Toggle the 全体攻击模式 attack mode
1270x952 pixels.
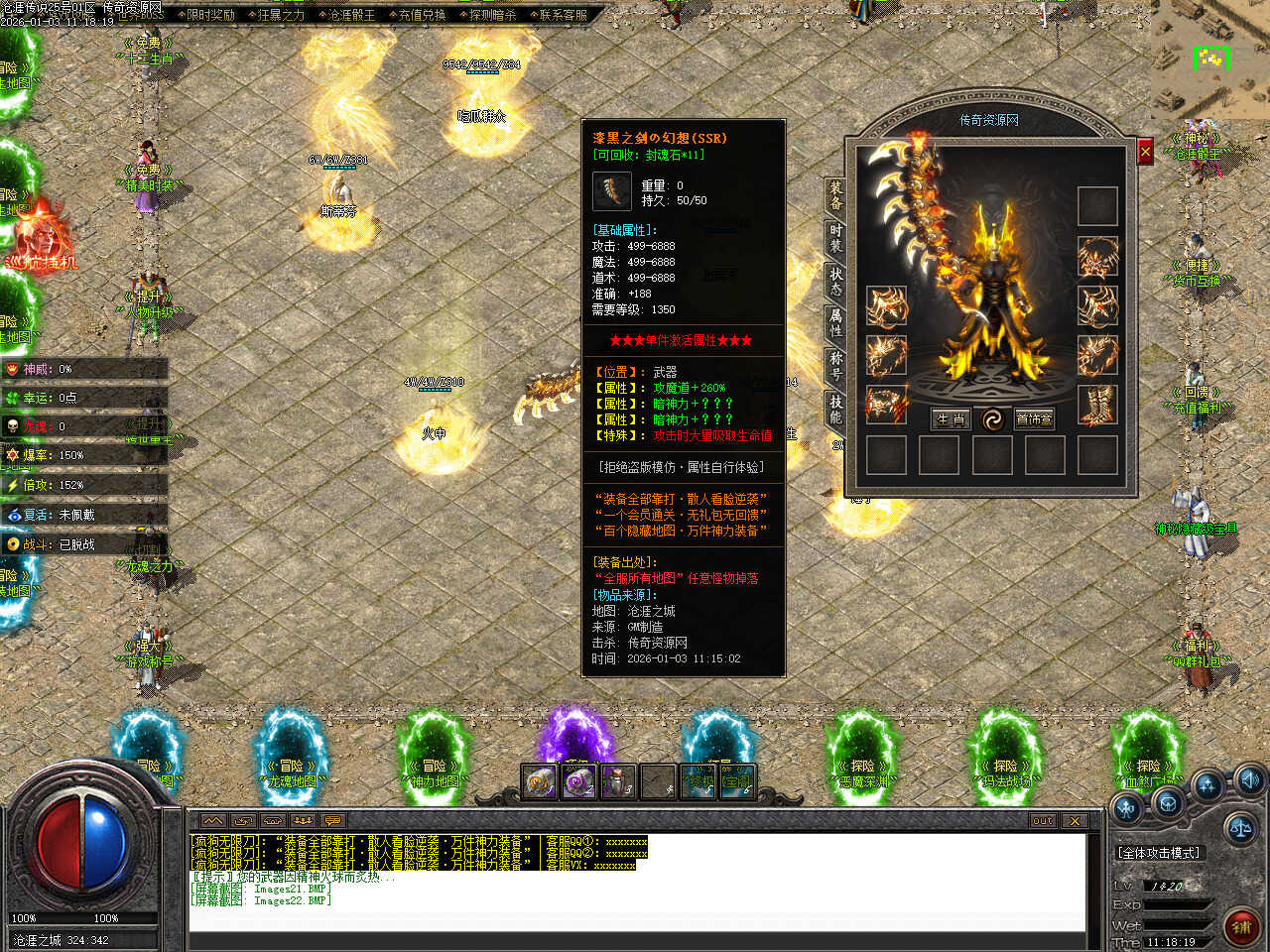(x=1159, y=853)
